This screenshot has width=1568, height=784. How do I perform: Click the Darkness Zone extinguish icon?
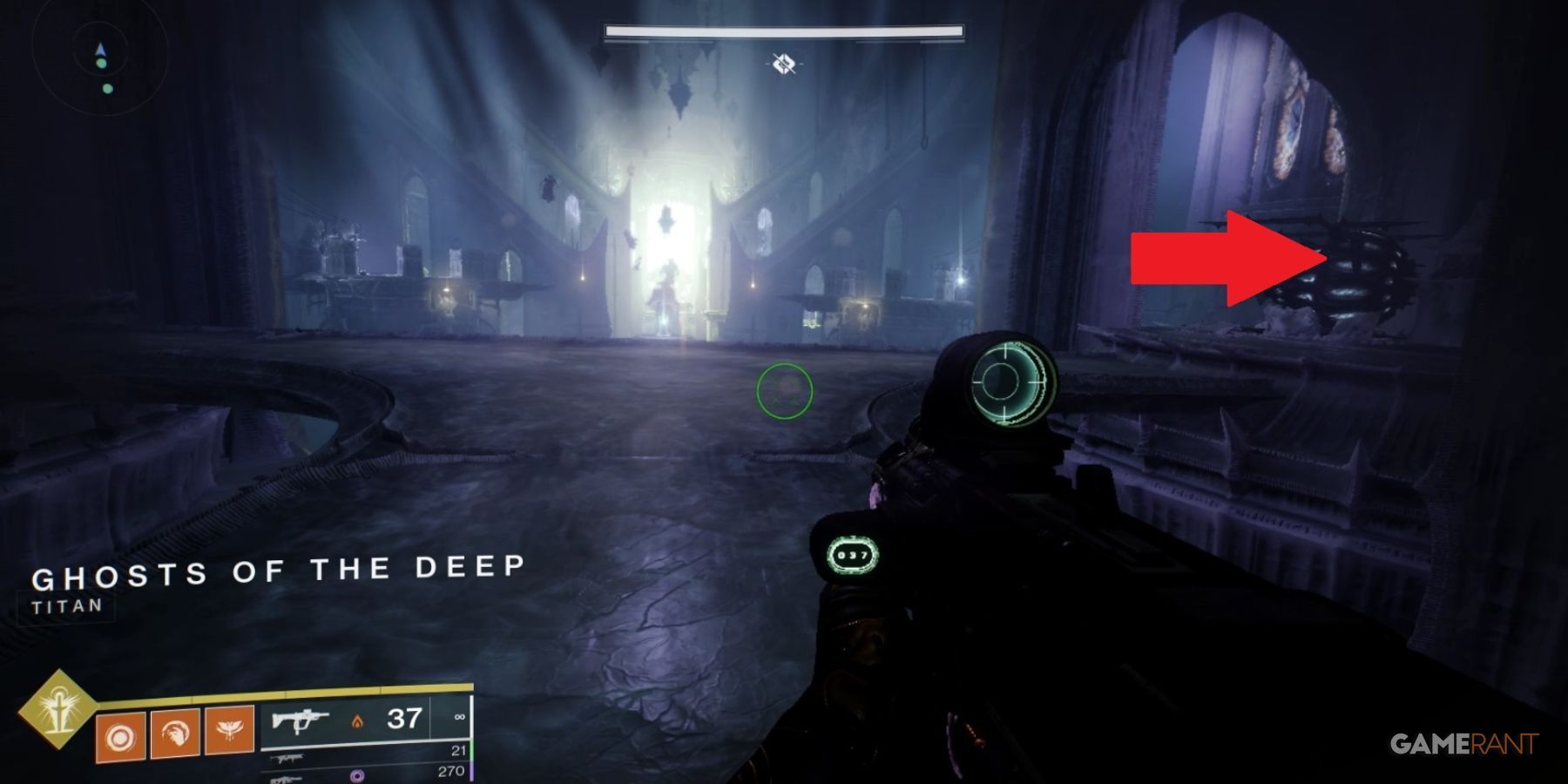click(782, 63)
